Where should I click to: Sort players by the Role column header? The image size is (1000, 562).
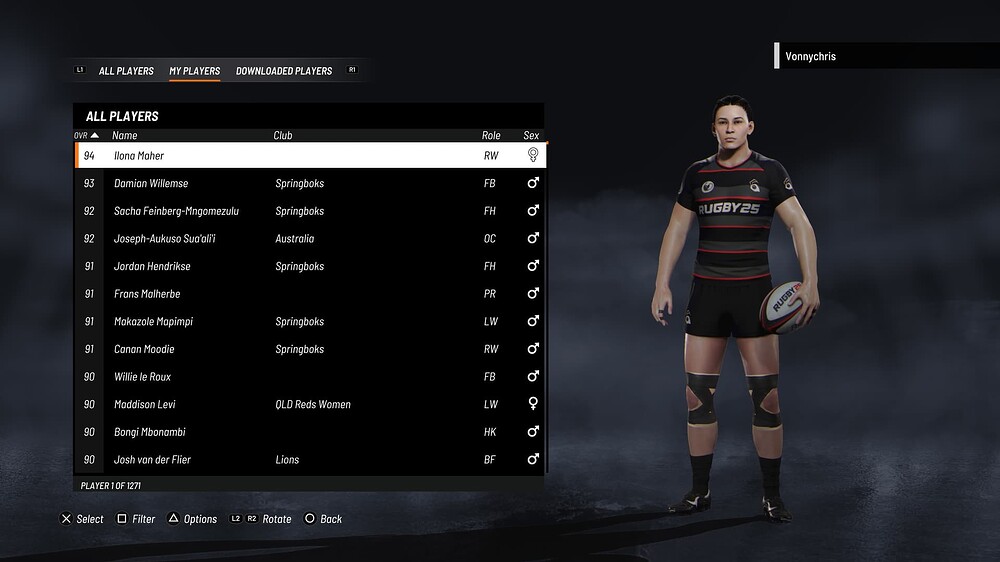491,135
